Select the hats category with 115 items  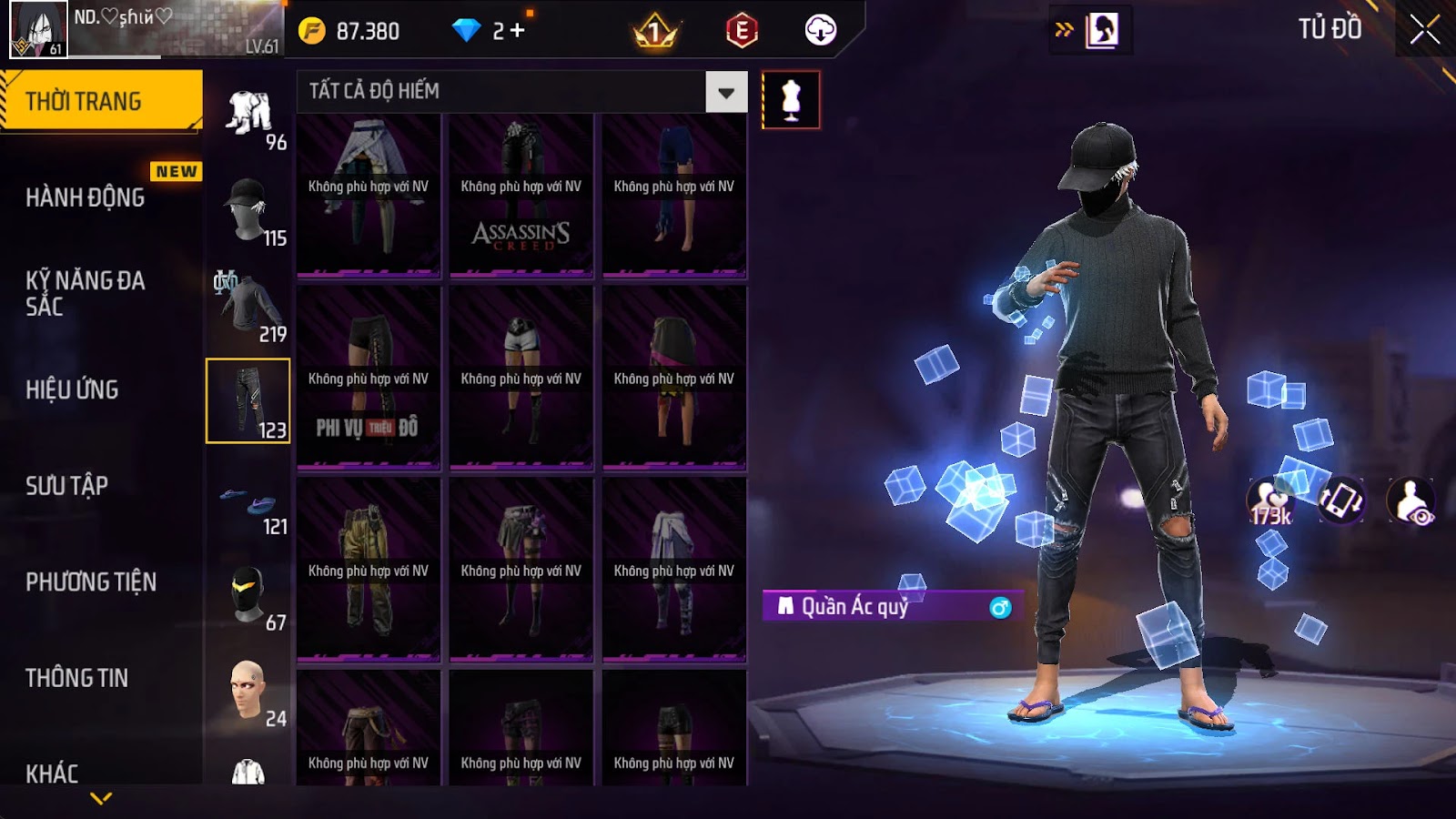pyautogui.click(x=248, y=210)
